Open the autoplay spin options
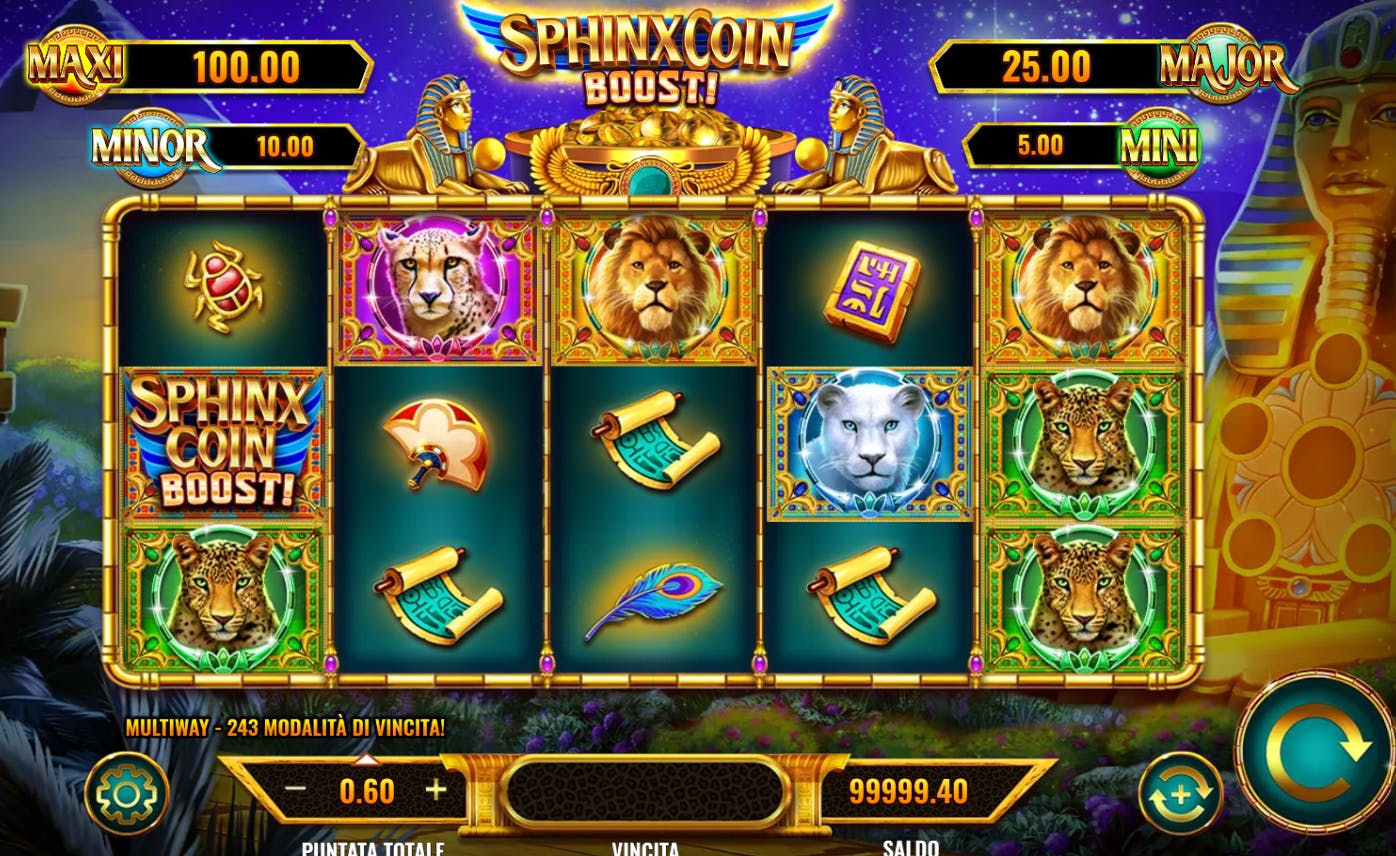Screen dimensions: 1396x856 (x=1180, y=794)
